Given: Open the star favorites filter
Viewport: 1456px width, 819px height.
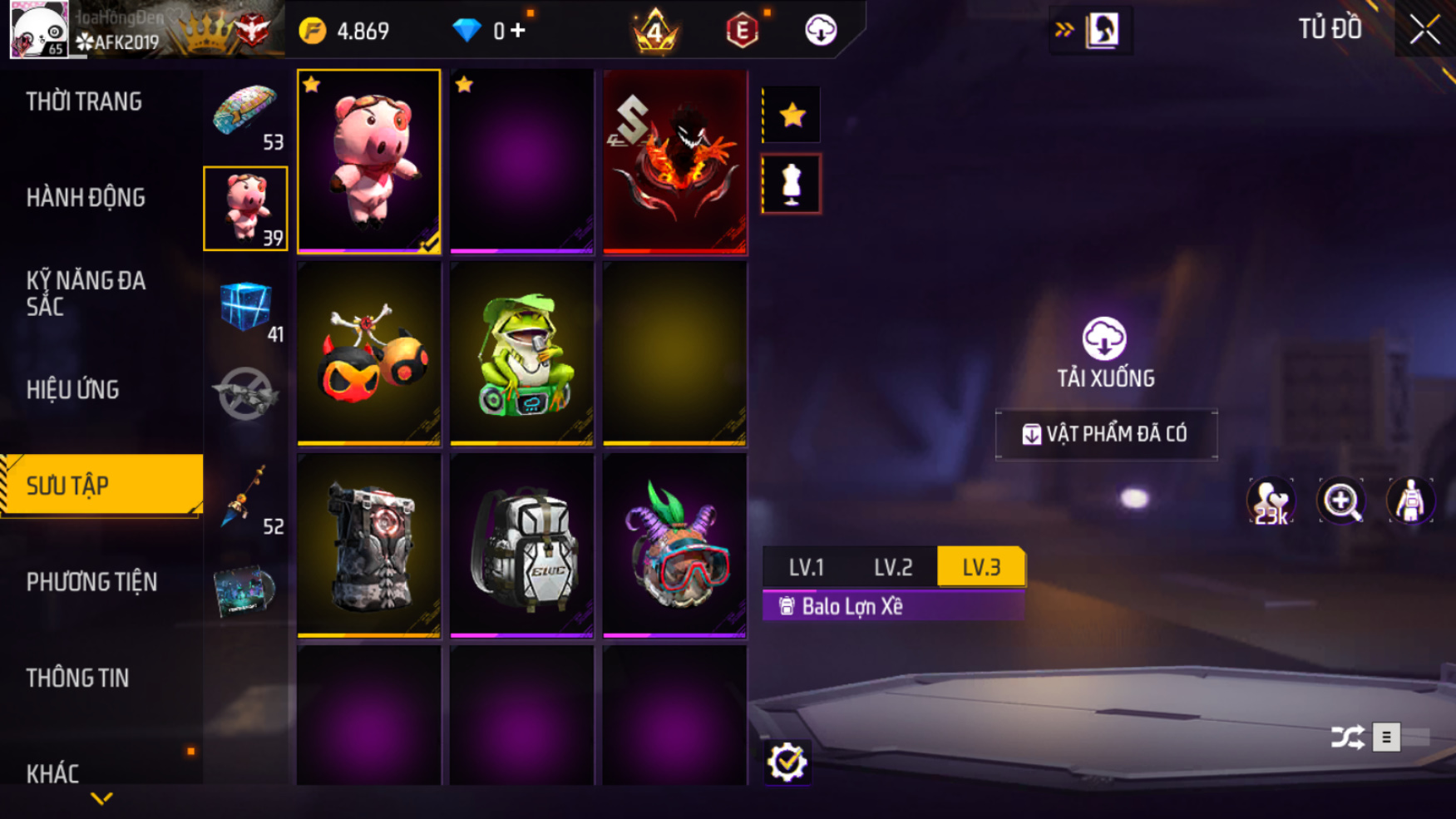Looking at the screenshot, I should (x=792, y=115).
